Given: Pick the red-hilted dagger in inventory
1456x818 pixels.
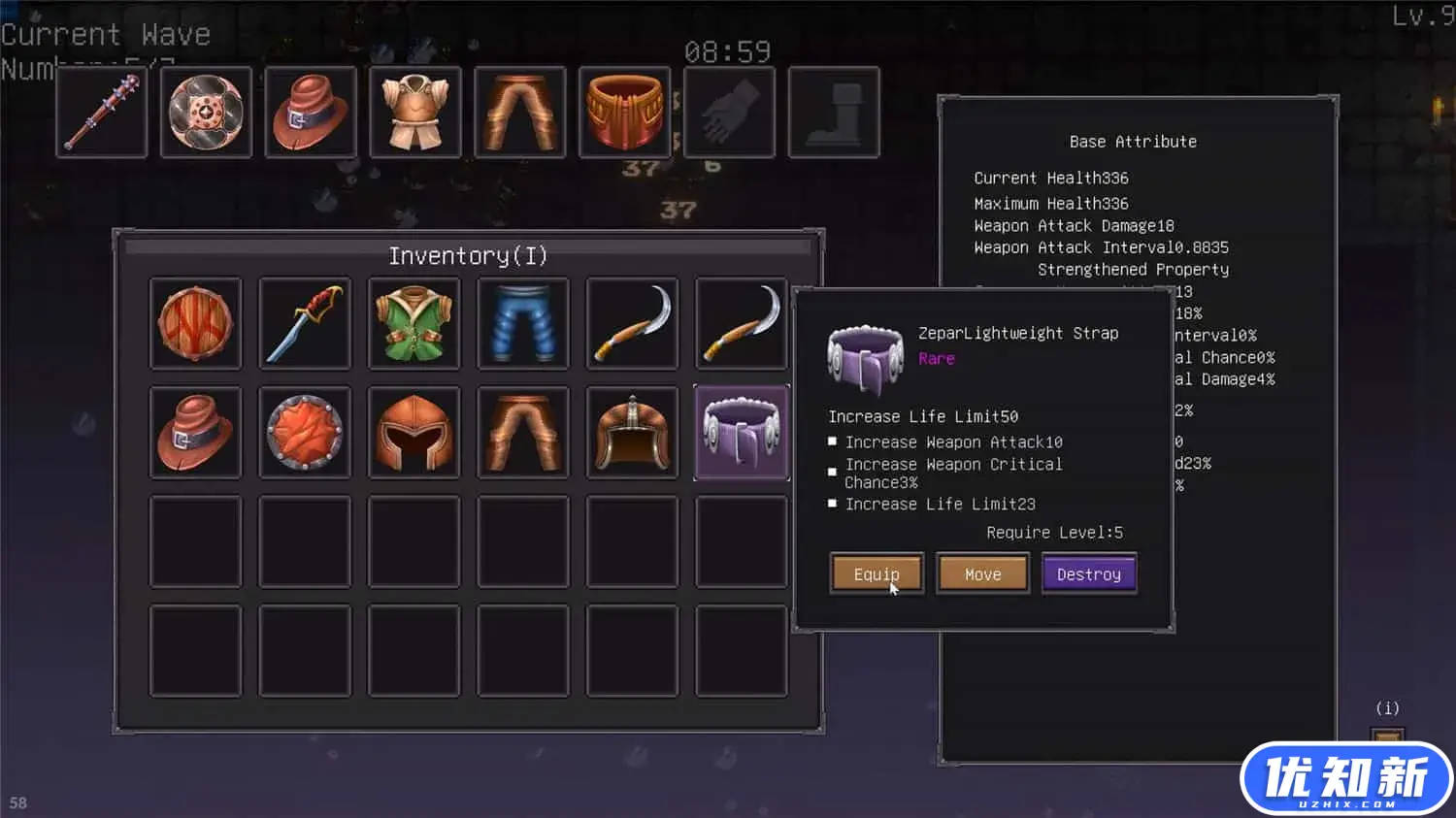Looking at the screenshot, I should 305,323.
